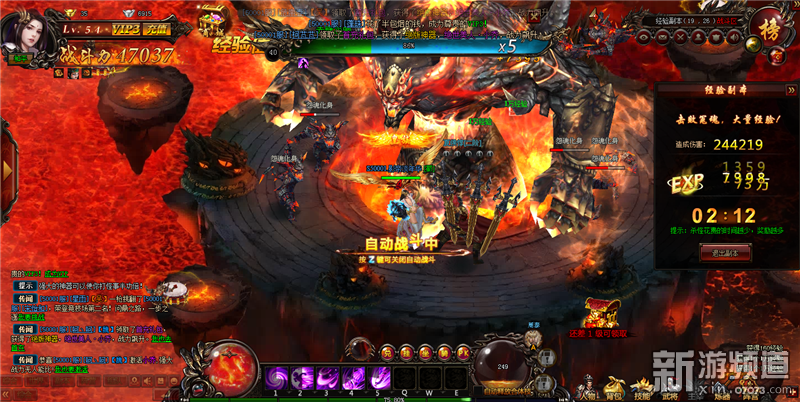Screen dimensions: 800x402
Task: Open the 背包 bag menu
Action: coord(614,384)
